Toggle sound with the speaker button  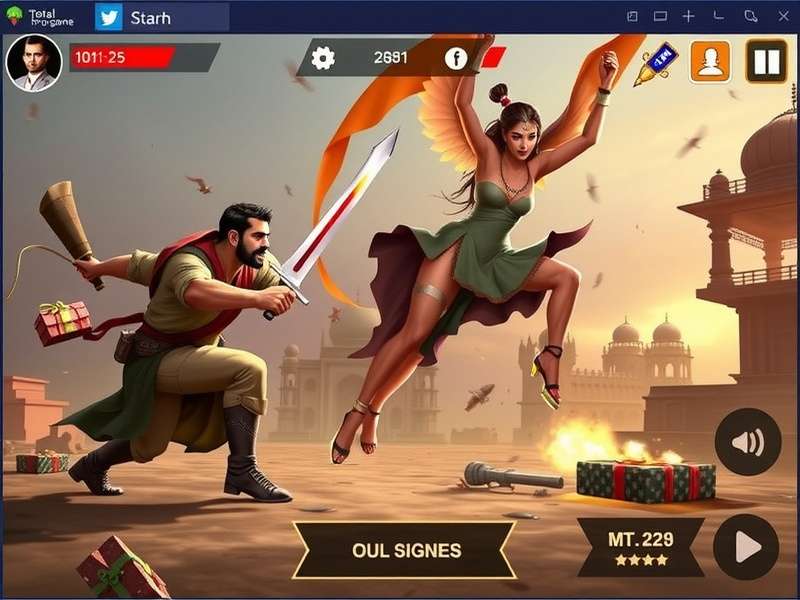click(747, 442)
